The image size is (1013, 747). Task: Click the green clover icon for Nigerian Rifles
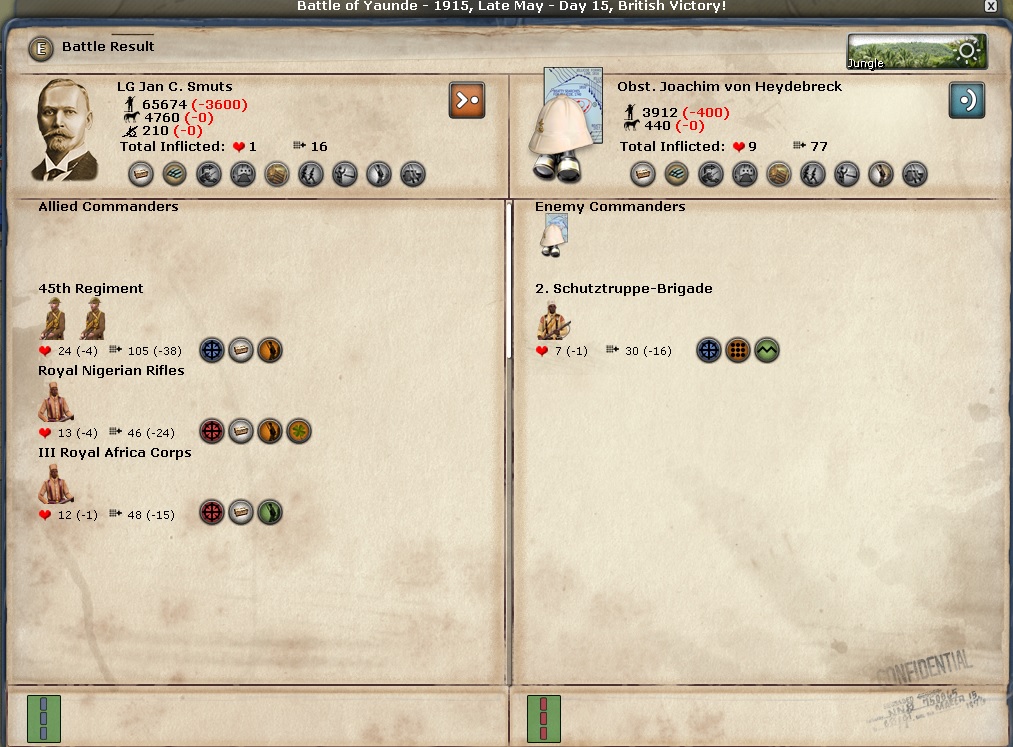[x=299, y=432]
